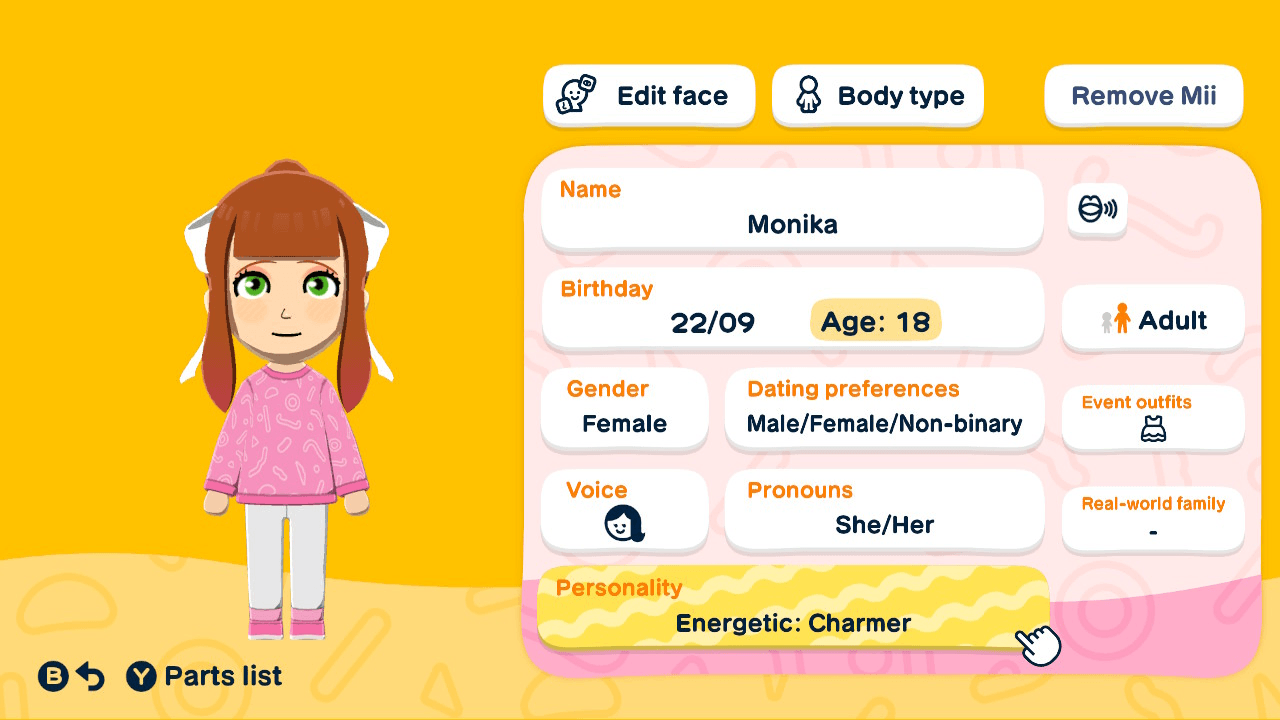Click the Remove Mii button
The image size is (1280, 720).
(x=1143, y=95)
